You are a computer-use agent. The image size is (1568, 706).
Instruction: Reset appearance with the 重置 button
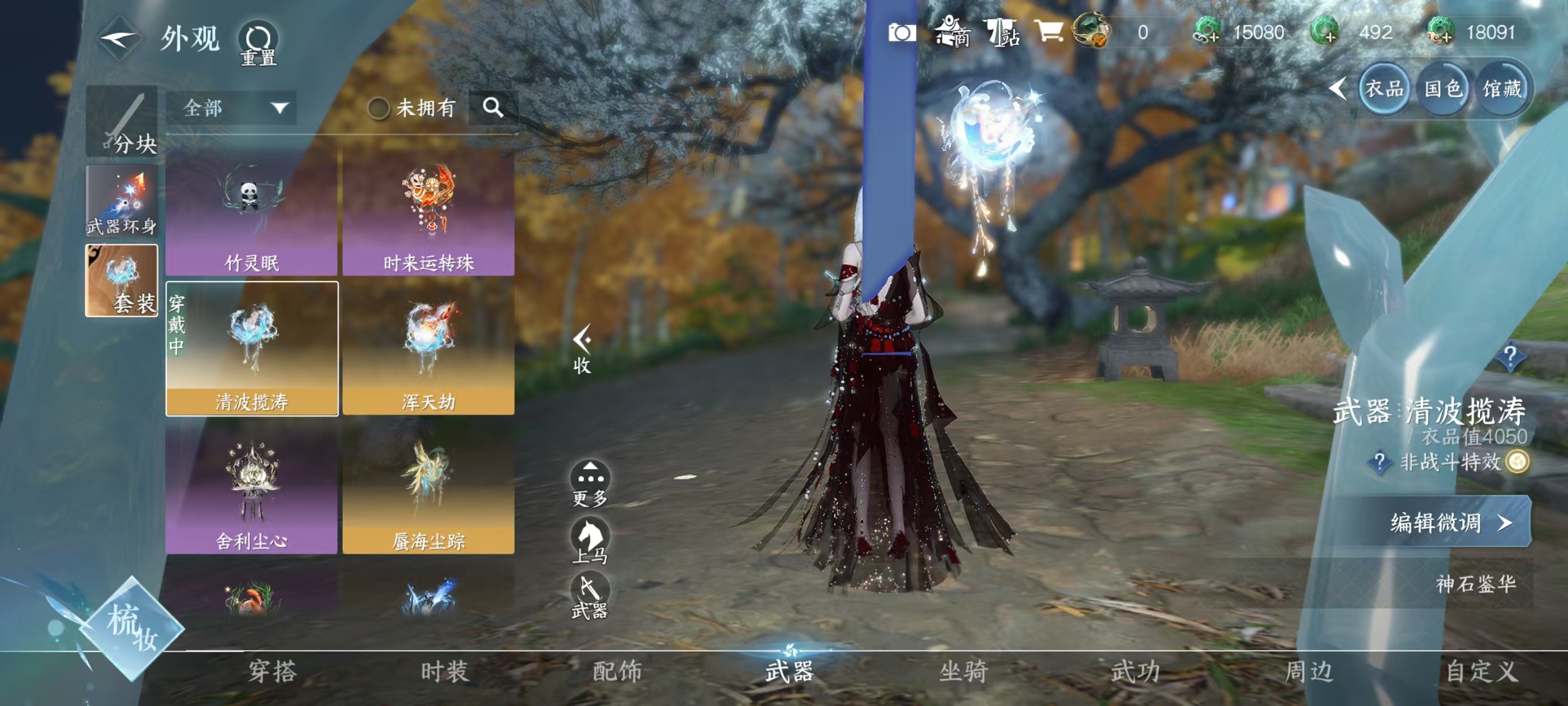259,43
